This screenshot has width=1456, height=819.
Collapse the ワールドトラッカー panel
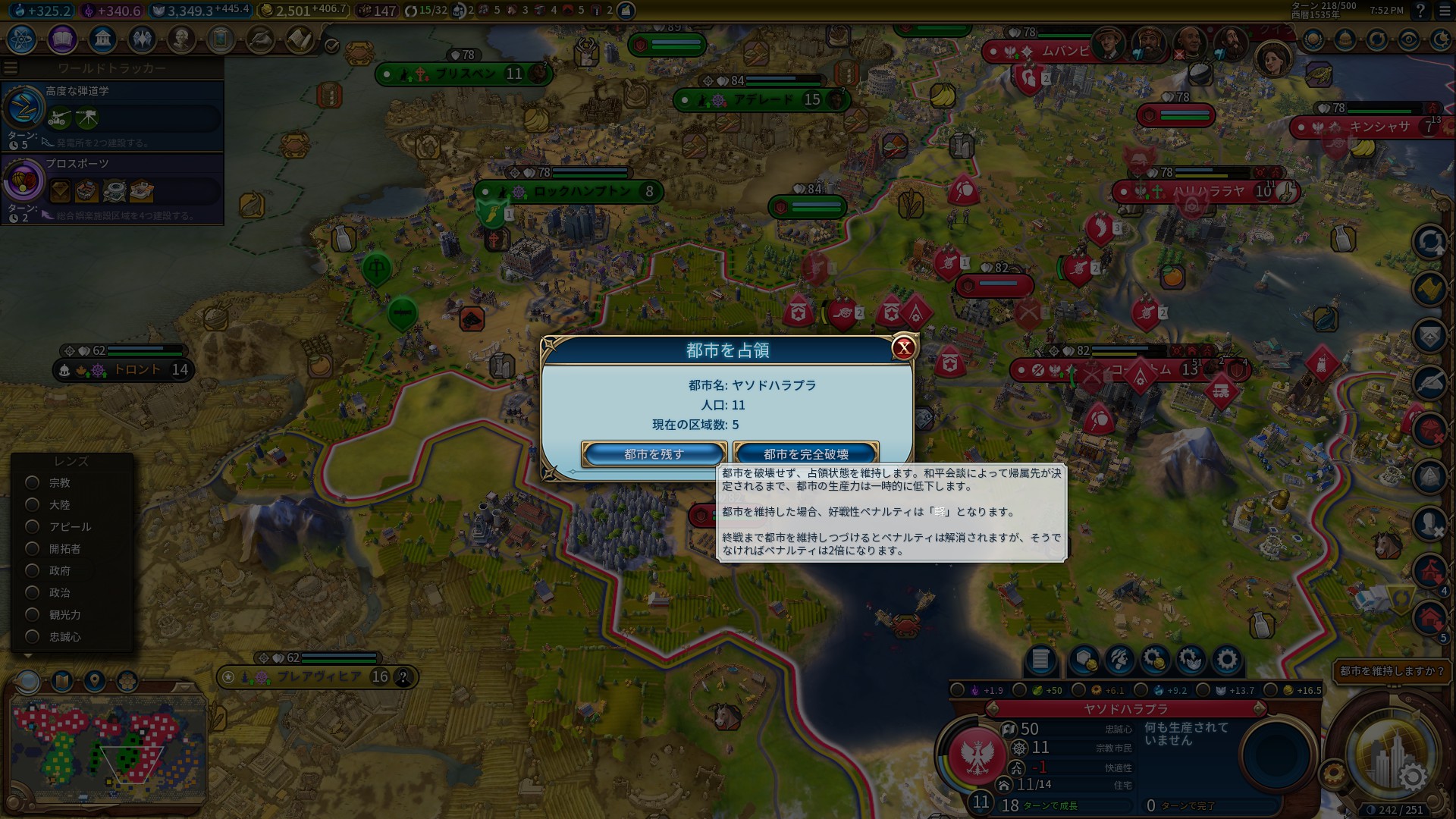pos(10,67)
